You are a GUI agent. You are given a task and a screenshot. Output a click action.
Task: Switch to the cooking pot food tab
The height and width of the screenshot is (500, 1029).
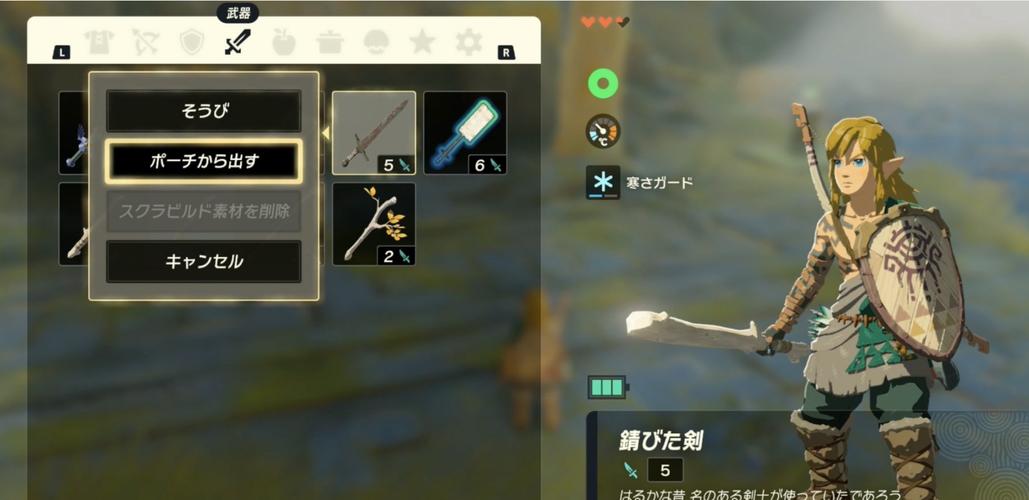(x=330, y=42)
